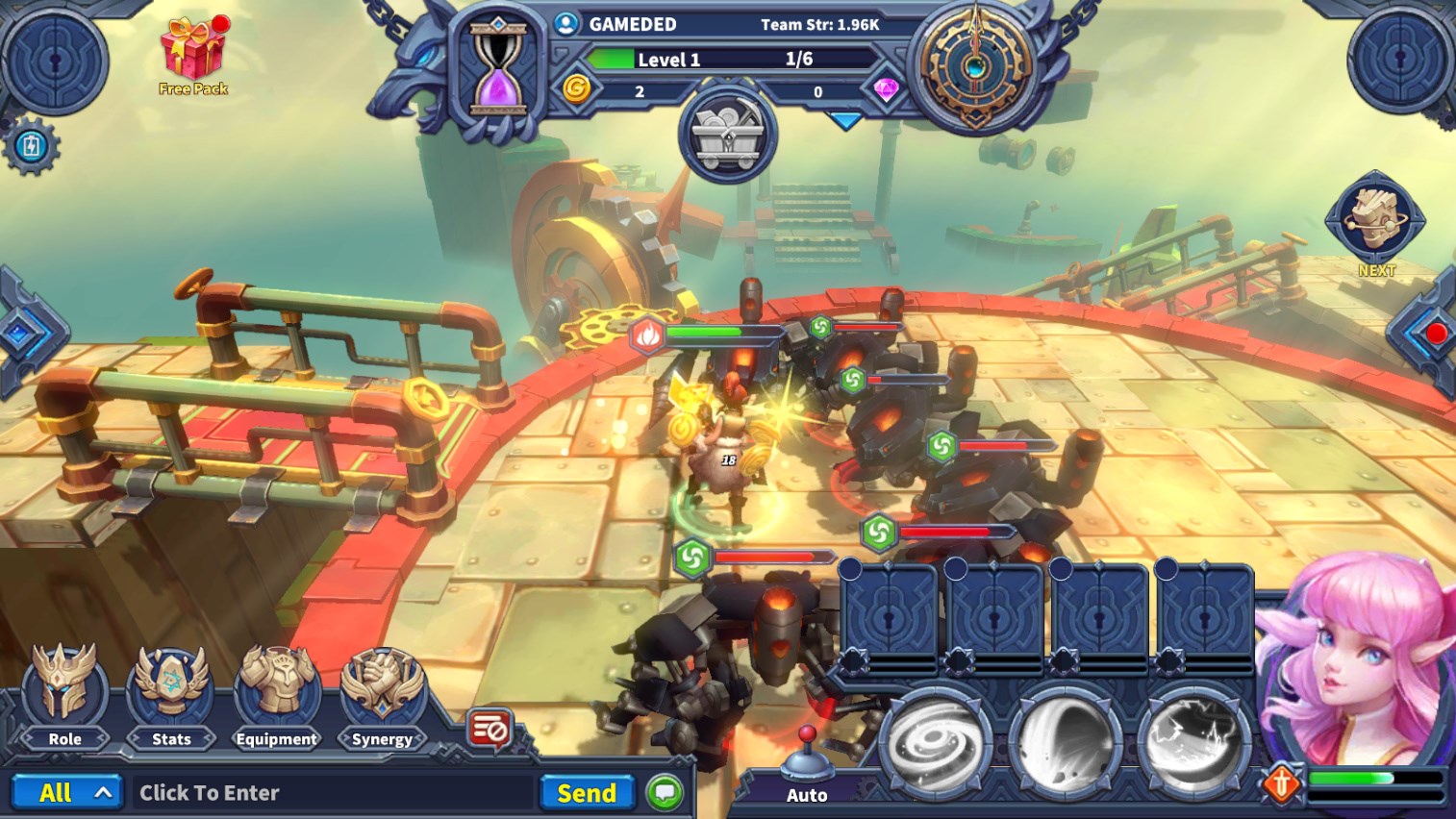
Task: Open the mine cart button
Action: [728, 137]
